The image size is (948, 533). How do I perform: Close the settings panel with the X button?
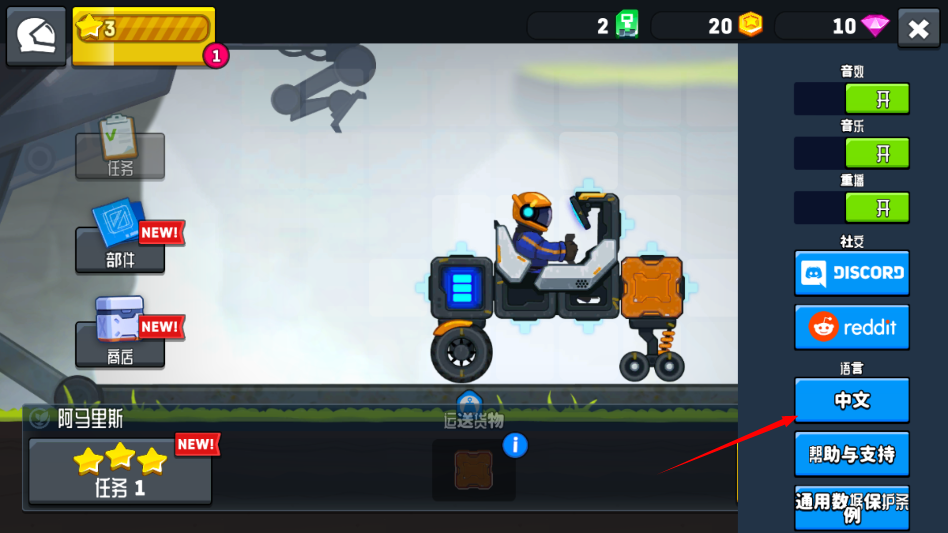(x=918, y=29)
